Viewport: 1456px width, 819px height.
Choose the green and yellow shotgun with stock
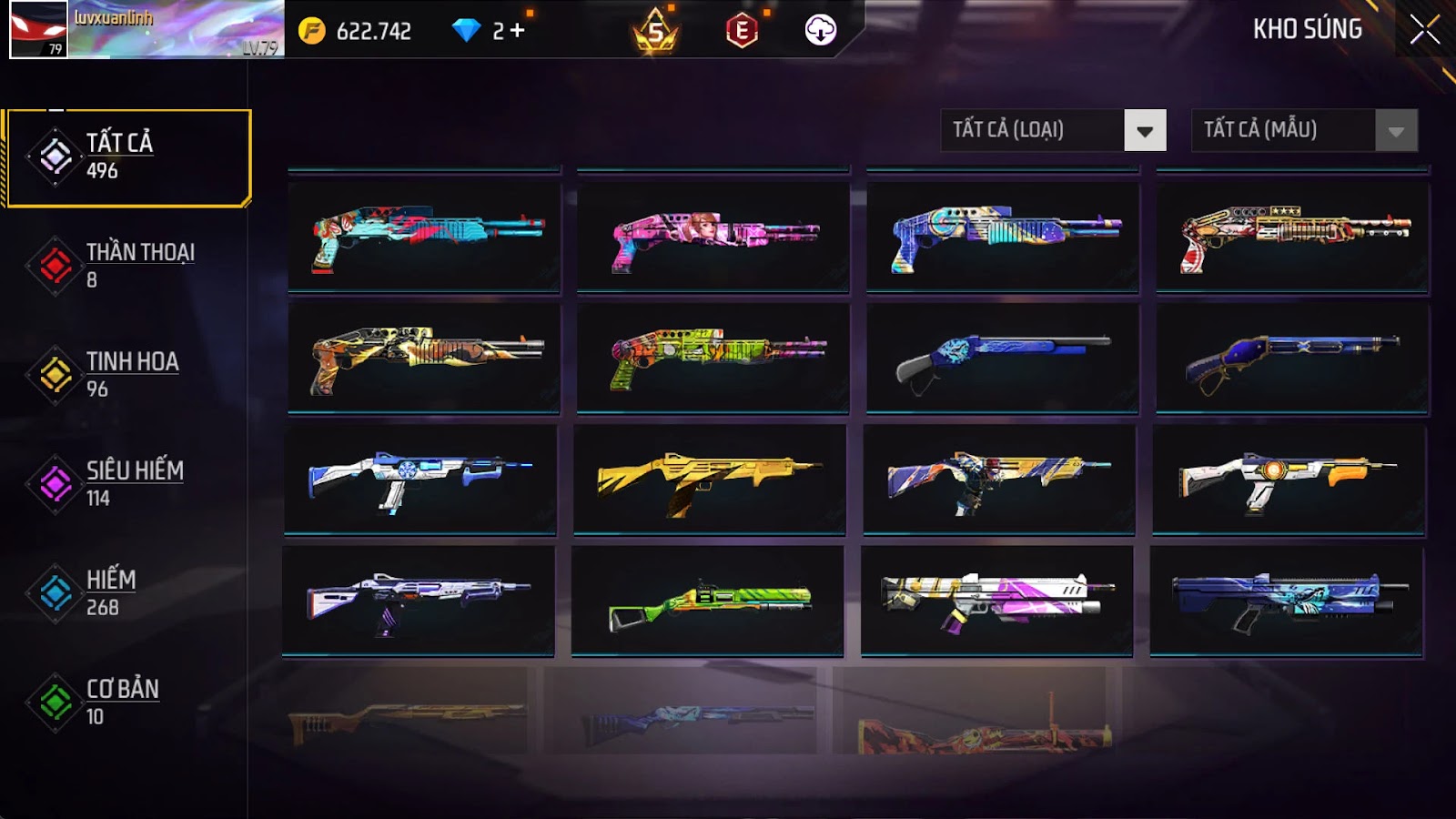coord(707,602)
